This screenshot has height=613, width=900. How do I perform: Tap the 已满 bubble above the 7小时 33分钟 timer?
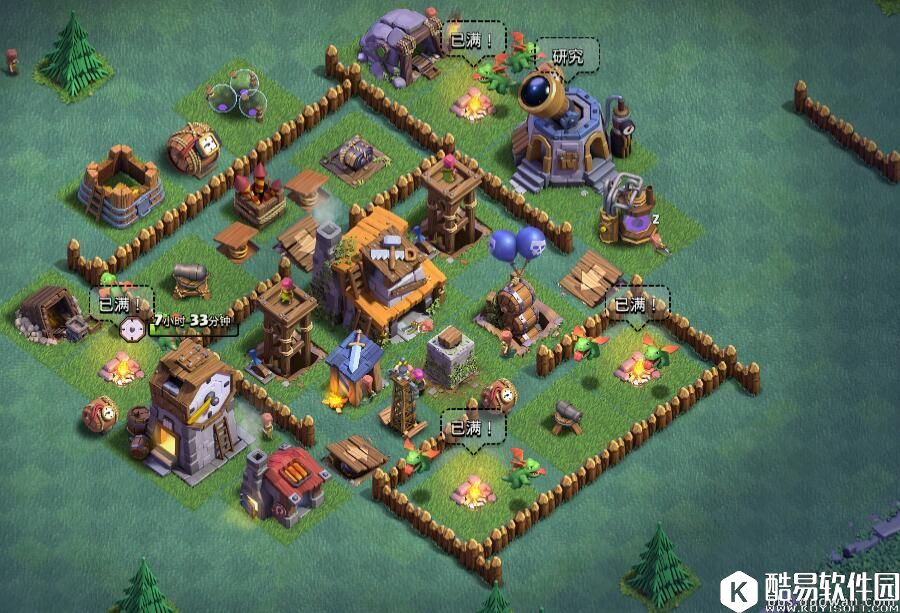click(122, 301)
